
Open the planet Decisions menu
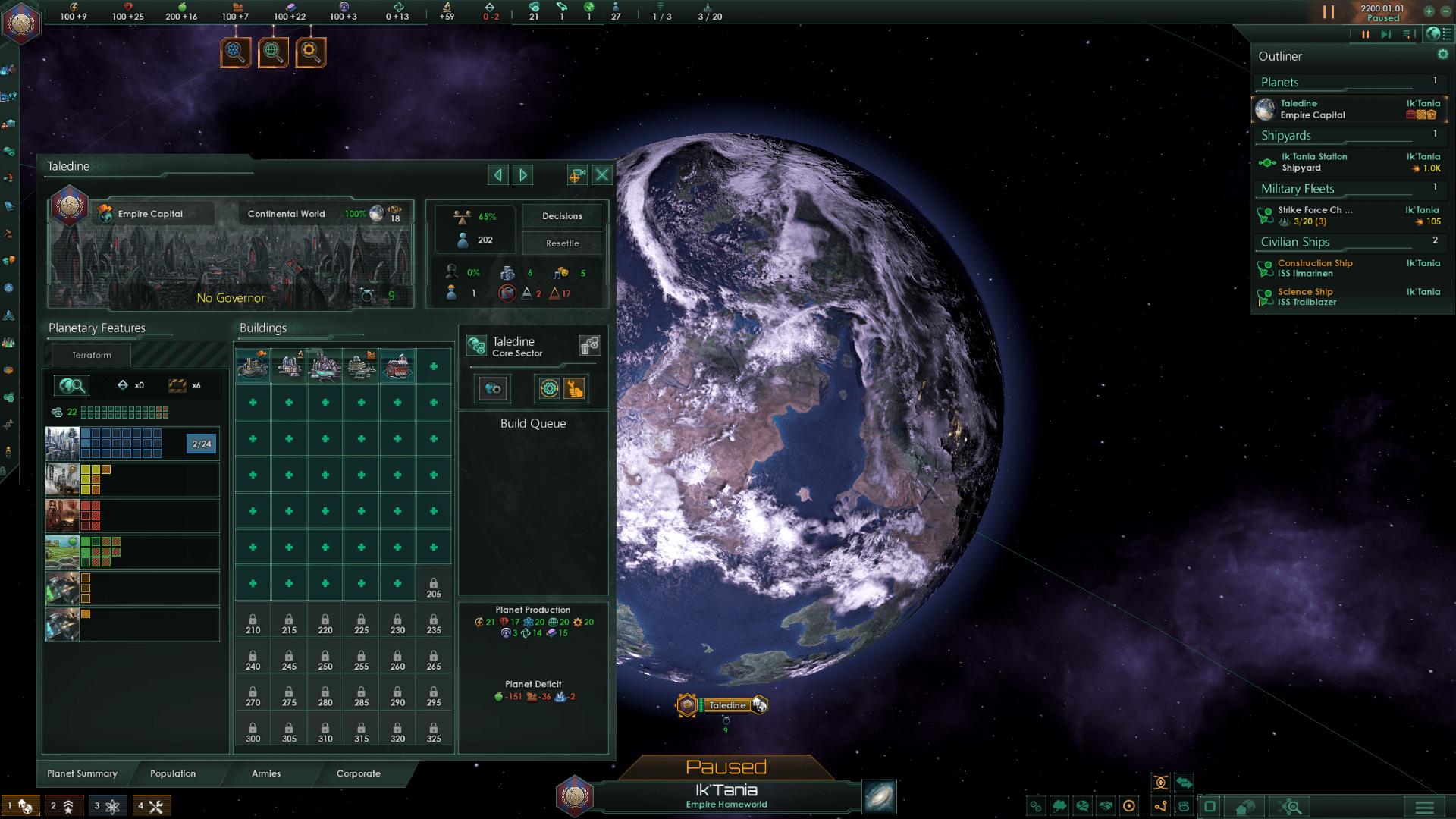[562, 216]
